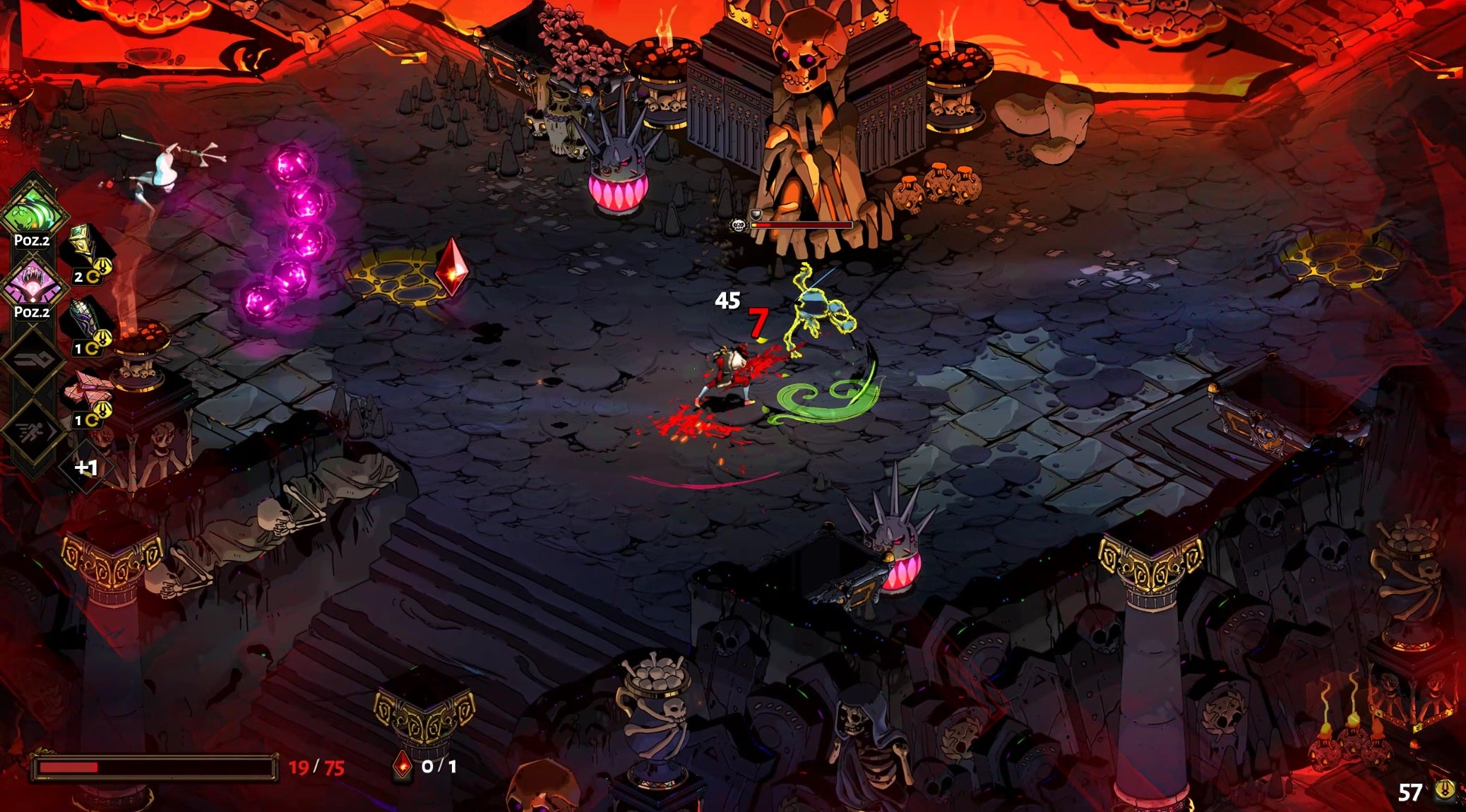This screenshot has height=812, width=1466.
Task: Expand the +1 extra boons indicator
Action: pyautogui.click(x=86, y=467)
